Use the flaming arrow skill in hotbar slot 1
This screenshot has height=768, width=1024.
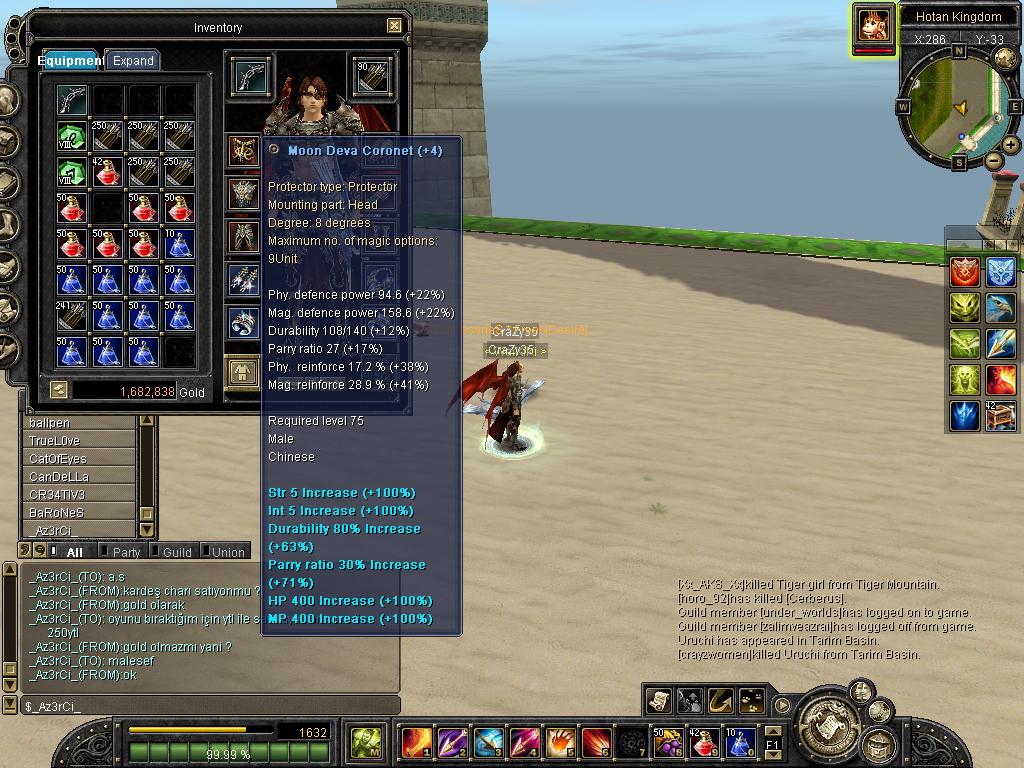[415, 742]
